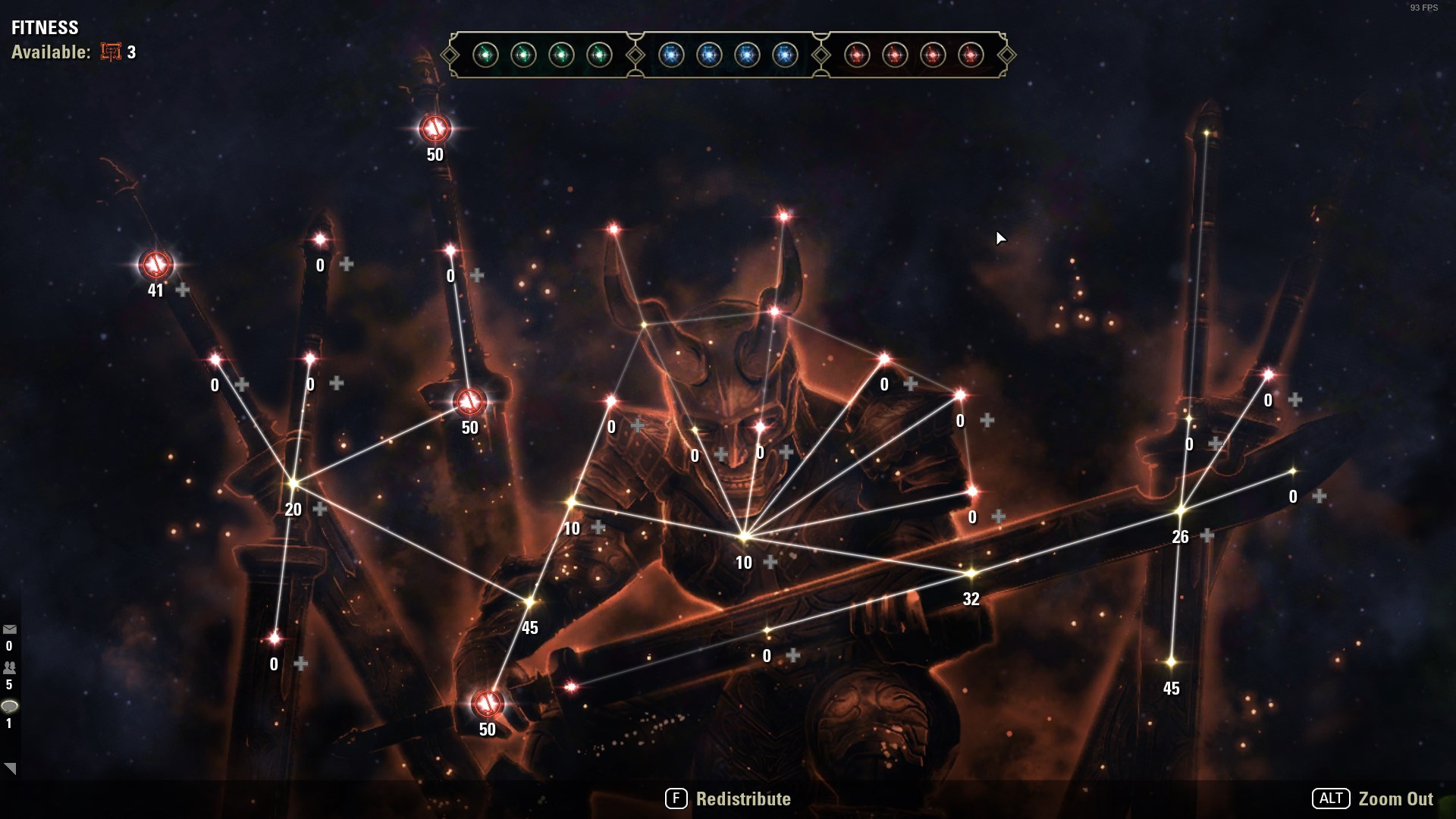Image resolution: width=1456 pixels, height=819 pixels.
Task: Expand the chat window arrow
Action: [10, 768]
